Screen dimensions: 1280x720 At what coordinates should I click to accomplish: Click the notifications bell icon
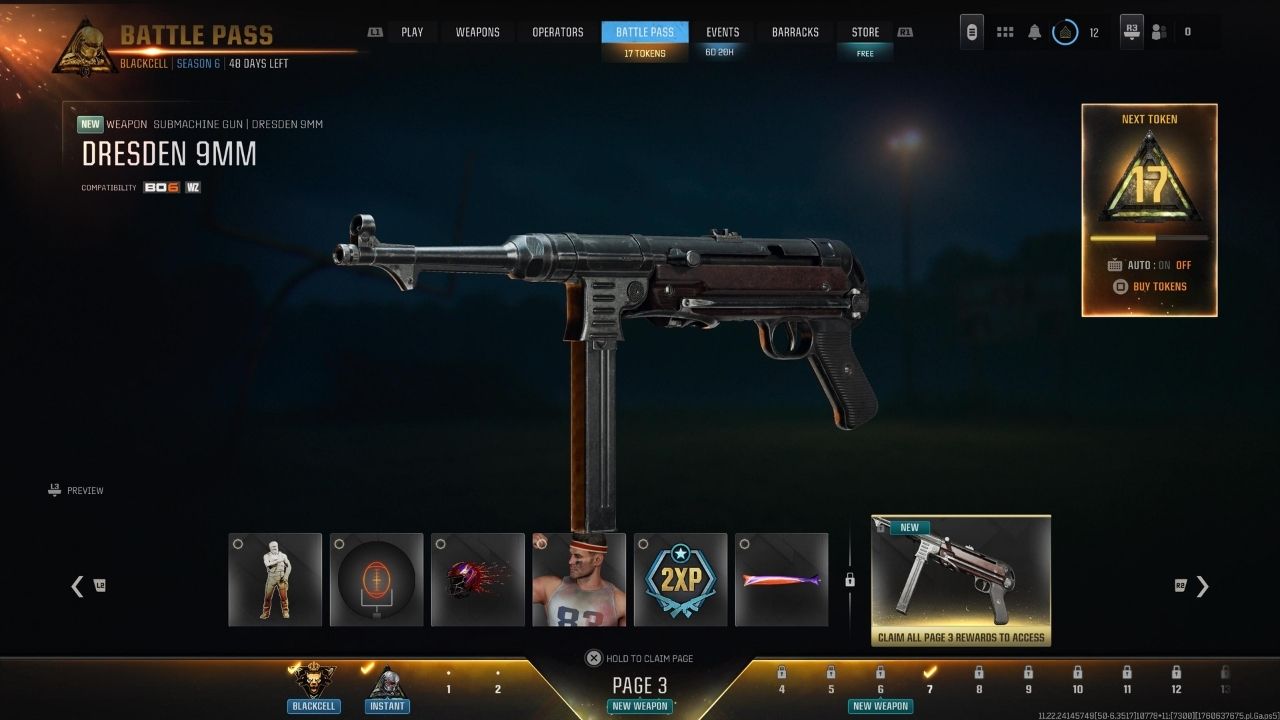(1034, 32)
